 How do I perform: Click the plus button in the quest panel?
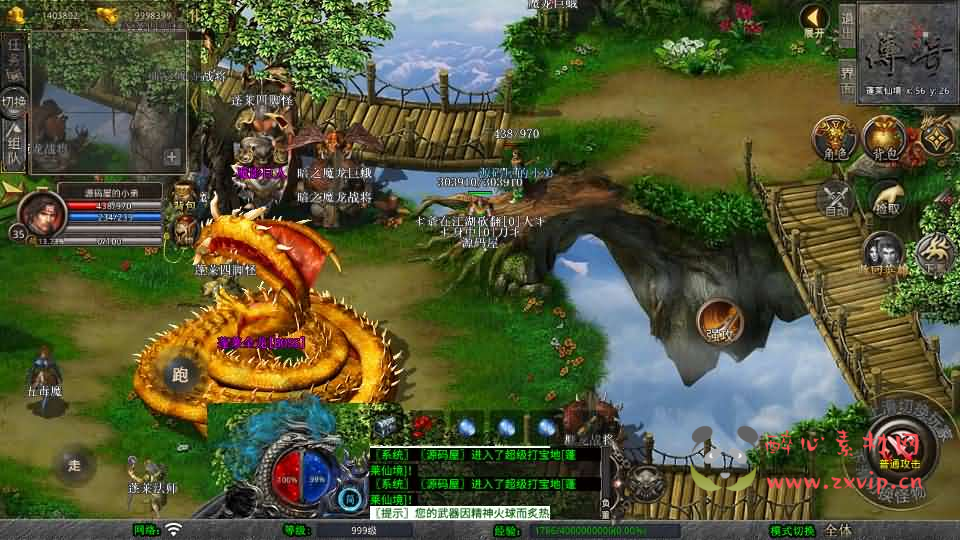(x=172, y=157)
